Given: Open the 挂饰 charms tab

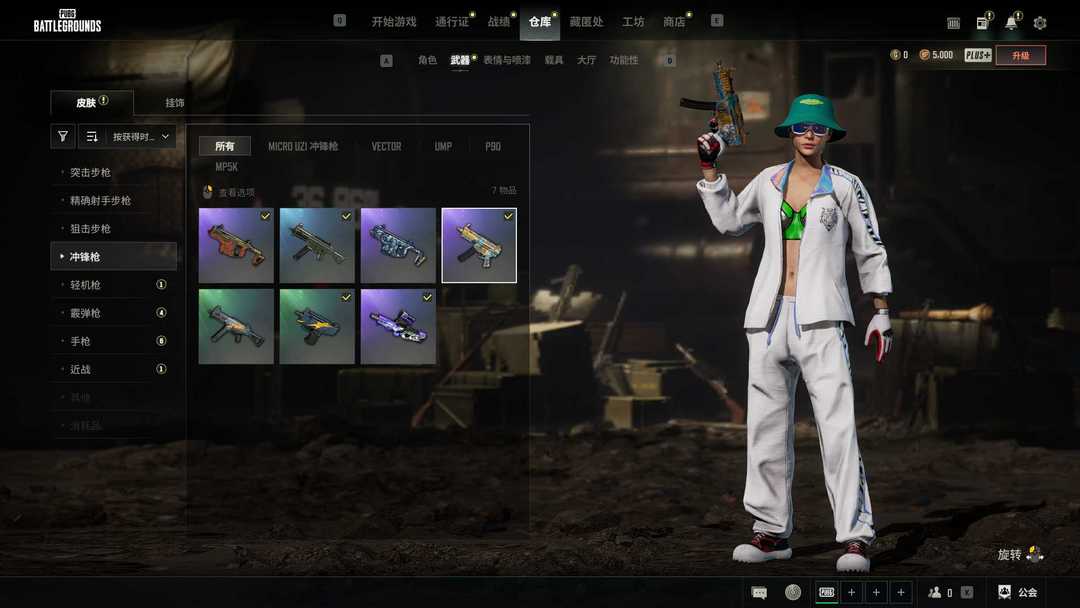Looking at the screenshot, I should (x=175, y=103).
